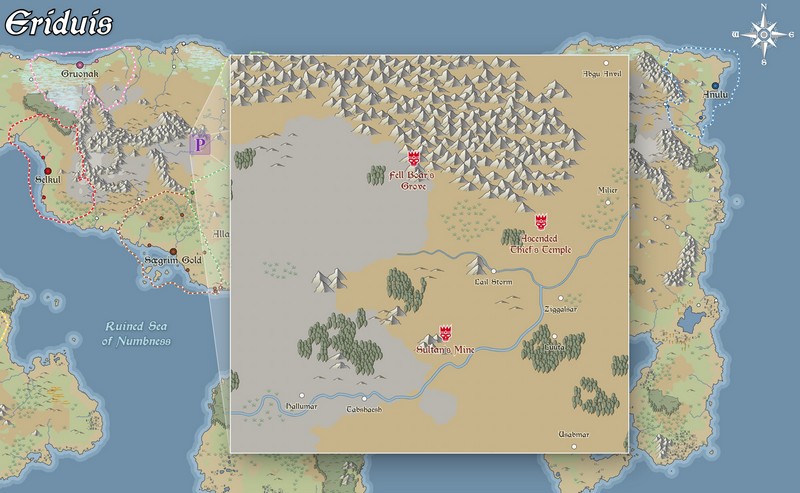Select the Fell Boar's Grove dungeon marker
Image resolution: width=800 pixels, height=493 pixels.
pos(414,158)
